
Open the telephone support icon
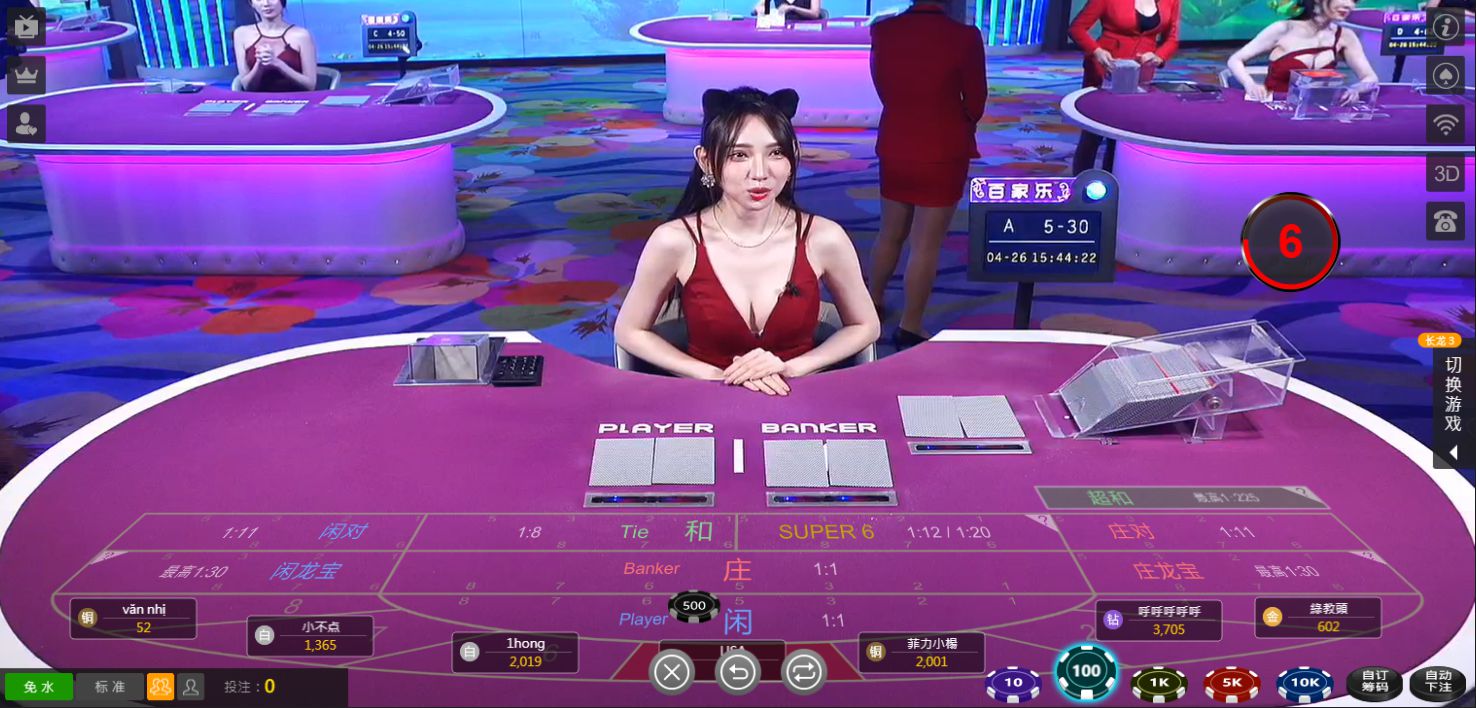[1445, 222]
